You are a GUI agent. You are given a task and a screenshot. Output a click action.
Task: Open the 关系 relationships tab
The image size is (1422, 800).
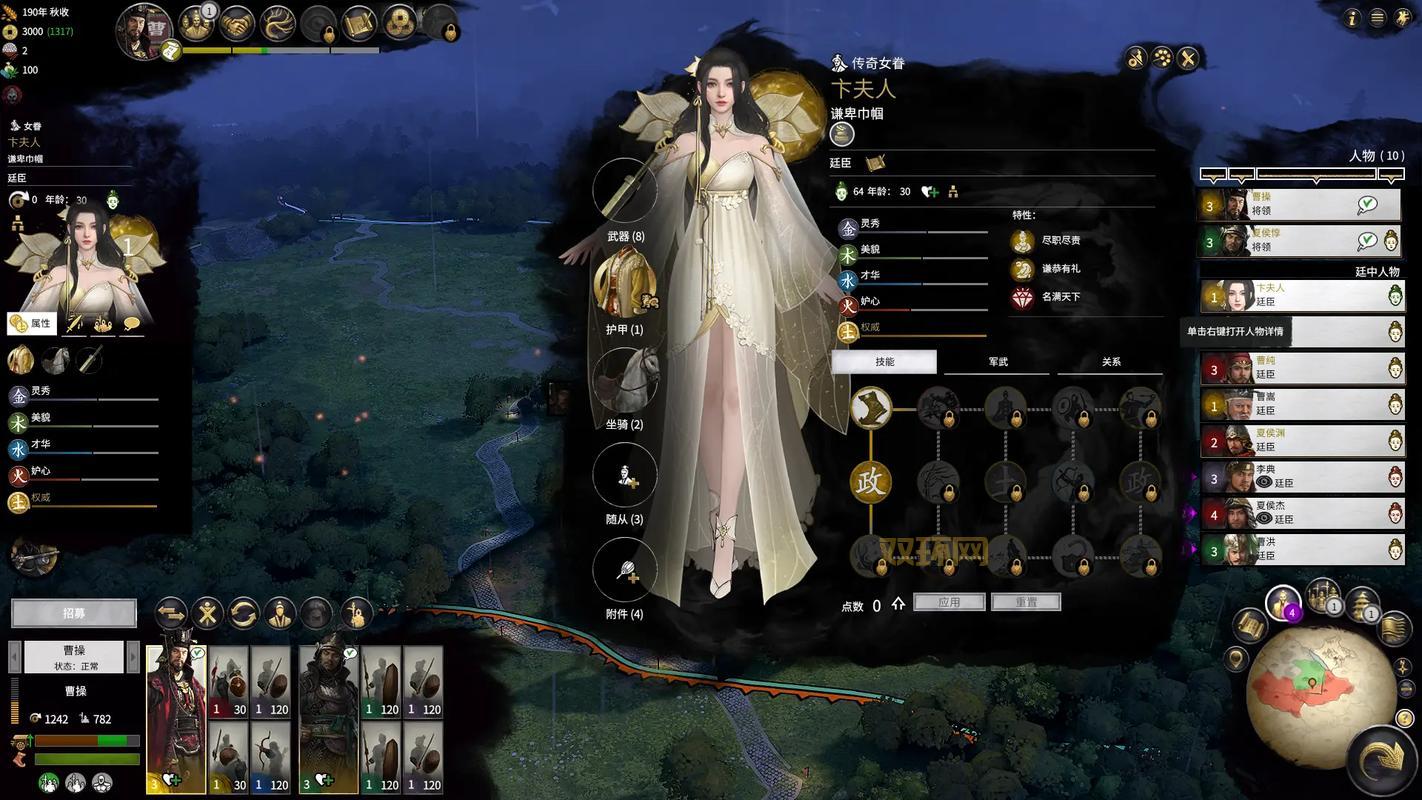point(1110,362)
